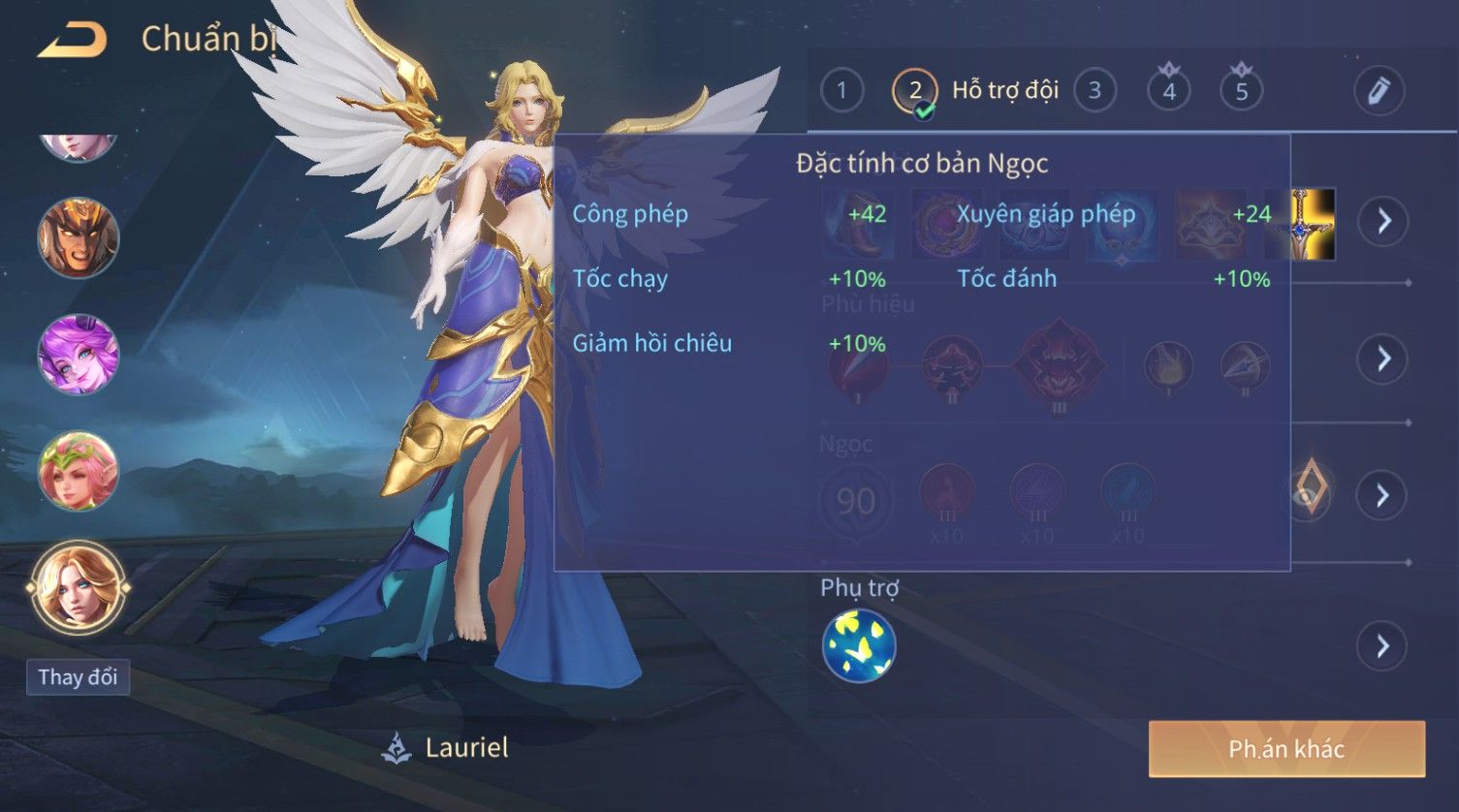The image size is (1459, 812).
Task: Select the Lauriel hero portrait
Action: point(78,587)
